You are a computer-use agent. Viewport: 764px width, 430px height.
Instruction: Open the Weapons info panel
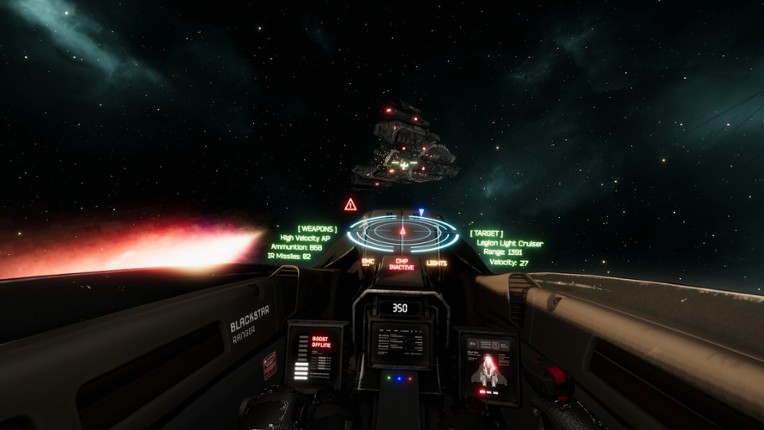pyautogui.click(x=304, y=243)
